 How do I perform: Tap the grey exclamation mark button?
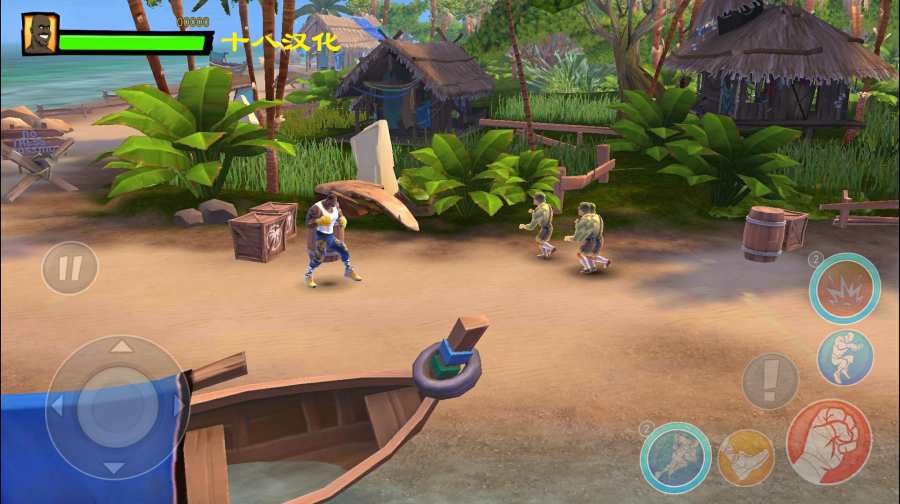click(x=770, y=381)
